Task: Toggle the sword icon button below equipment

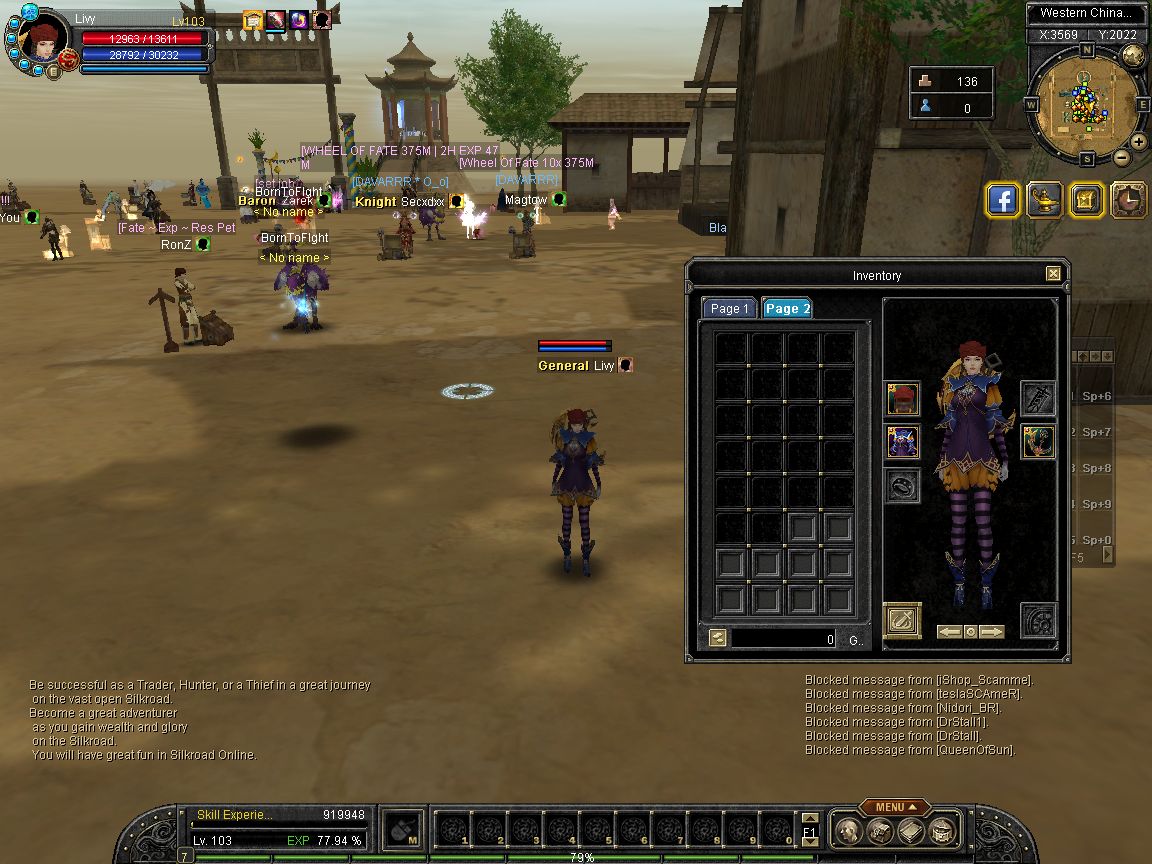Action: (901, 620)
